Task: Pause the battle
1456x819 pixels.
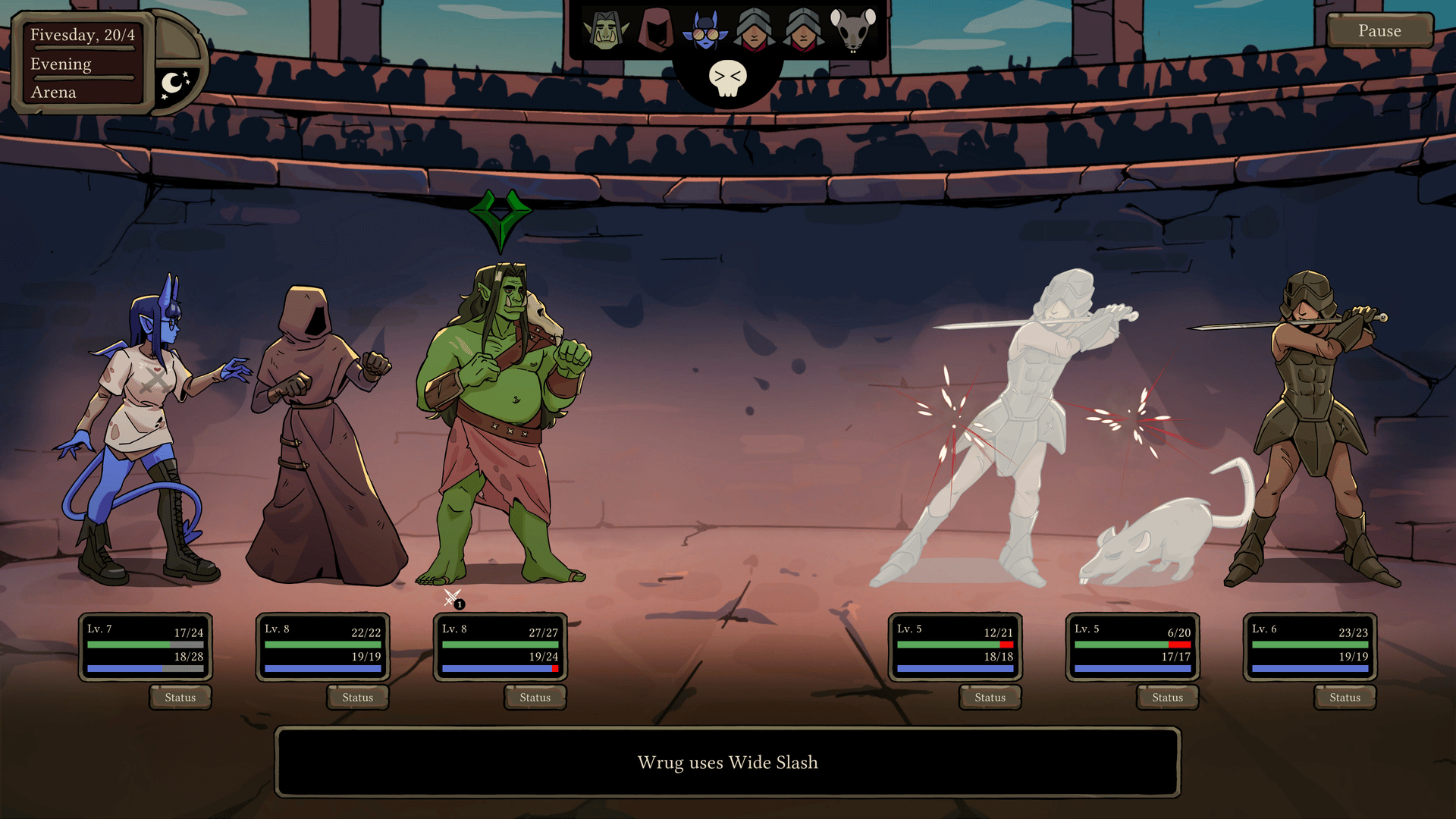Action: [1379, 31]
